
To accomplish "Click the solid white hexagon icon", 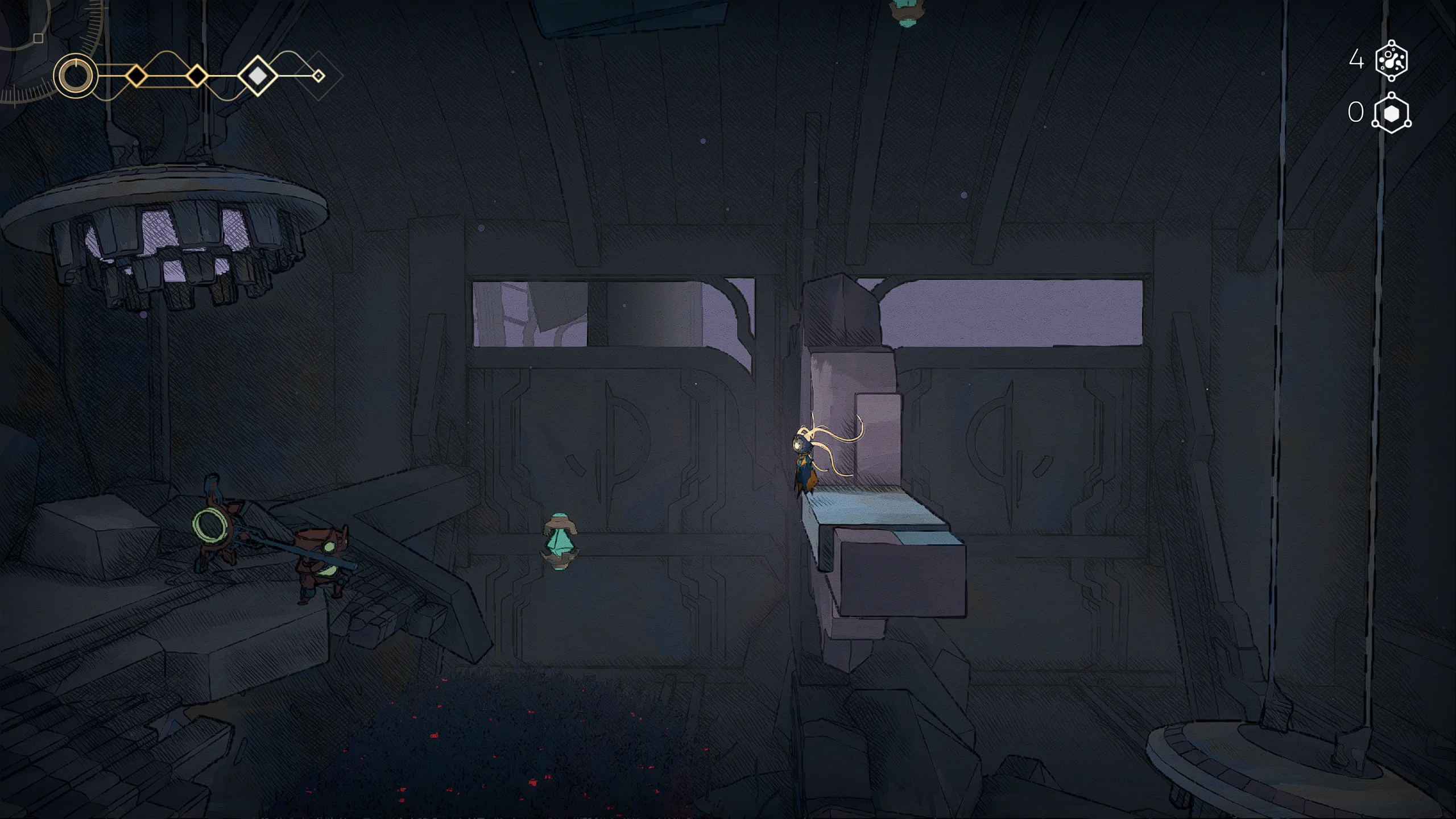I will click(1391, 113).
